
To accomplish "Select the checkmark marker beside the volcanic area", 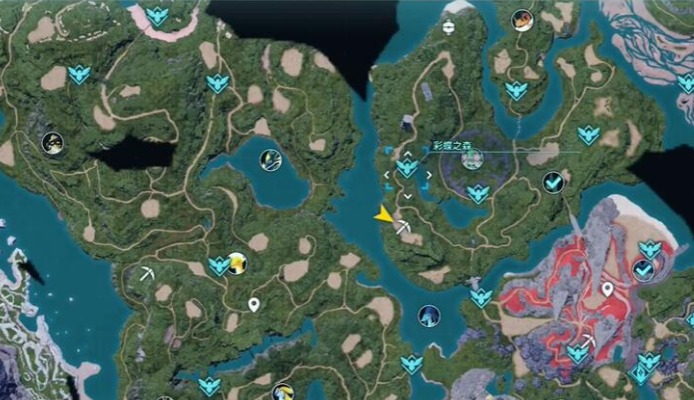I will [x=644, y=268].
